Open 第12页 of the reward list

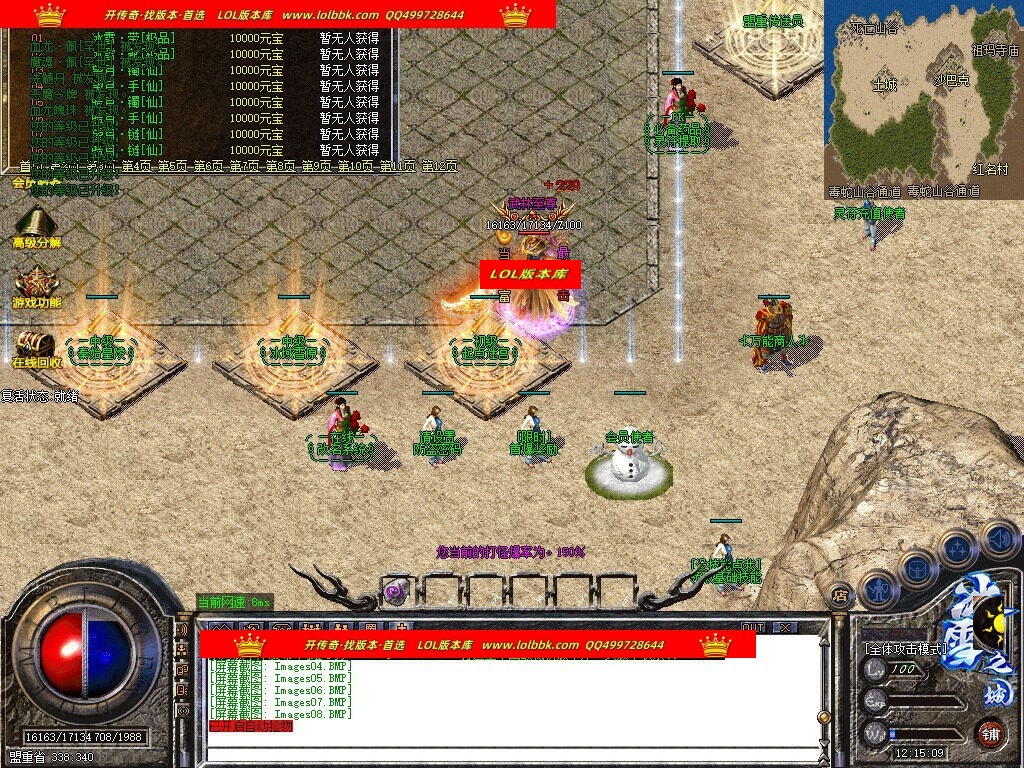click(x=438, y=166)
